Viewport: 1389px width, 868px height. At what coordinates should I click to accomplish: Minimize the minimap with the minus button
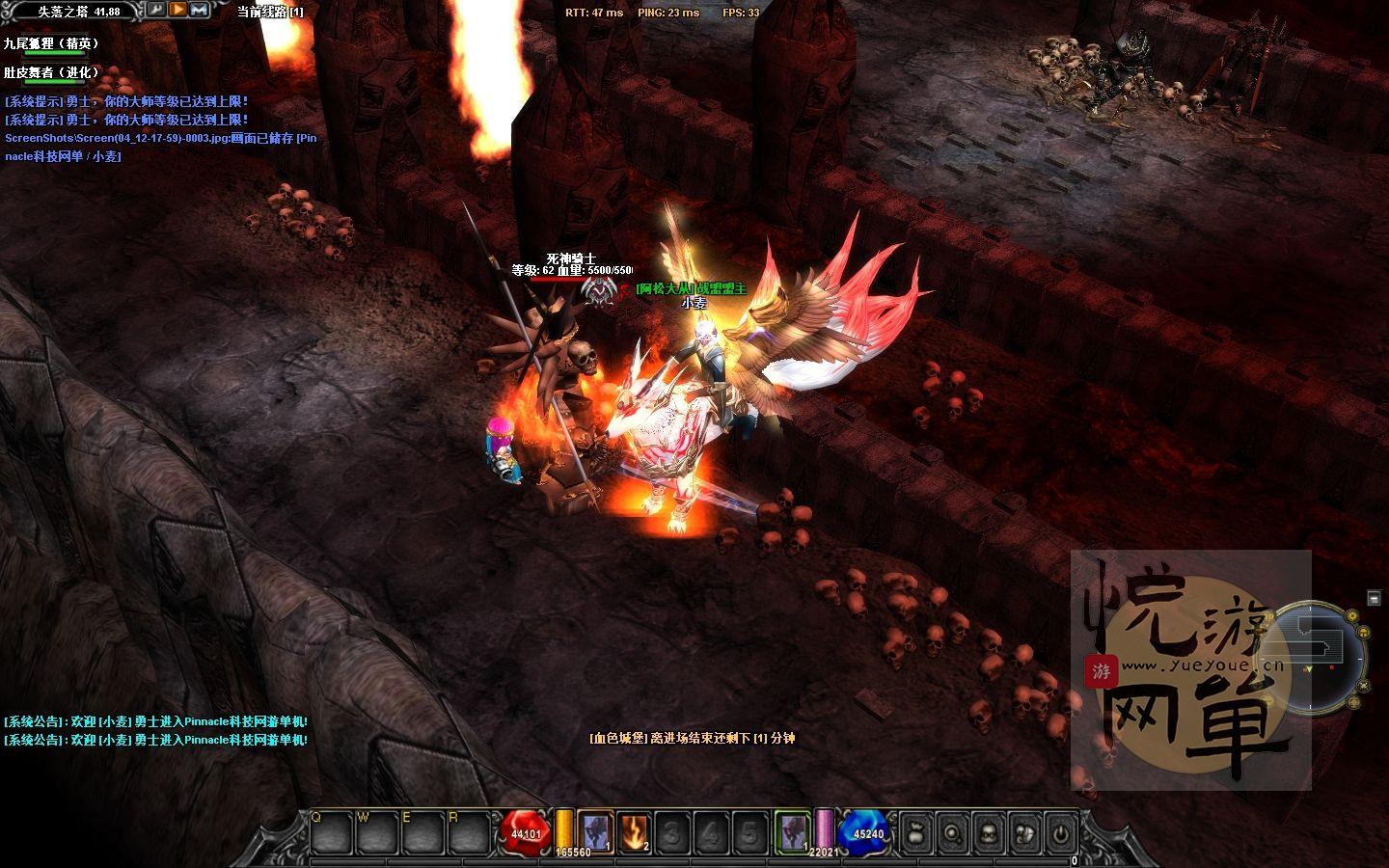(1374, 599)
